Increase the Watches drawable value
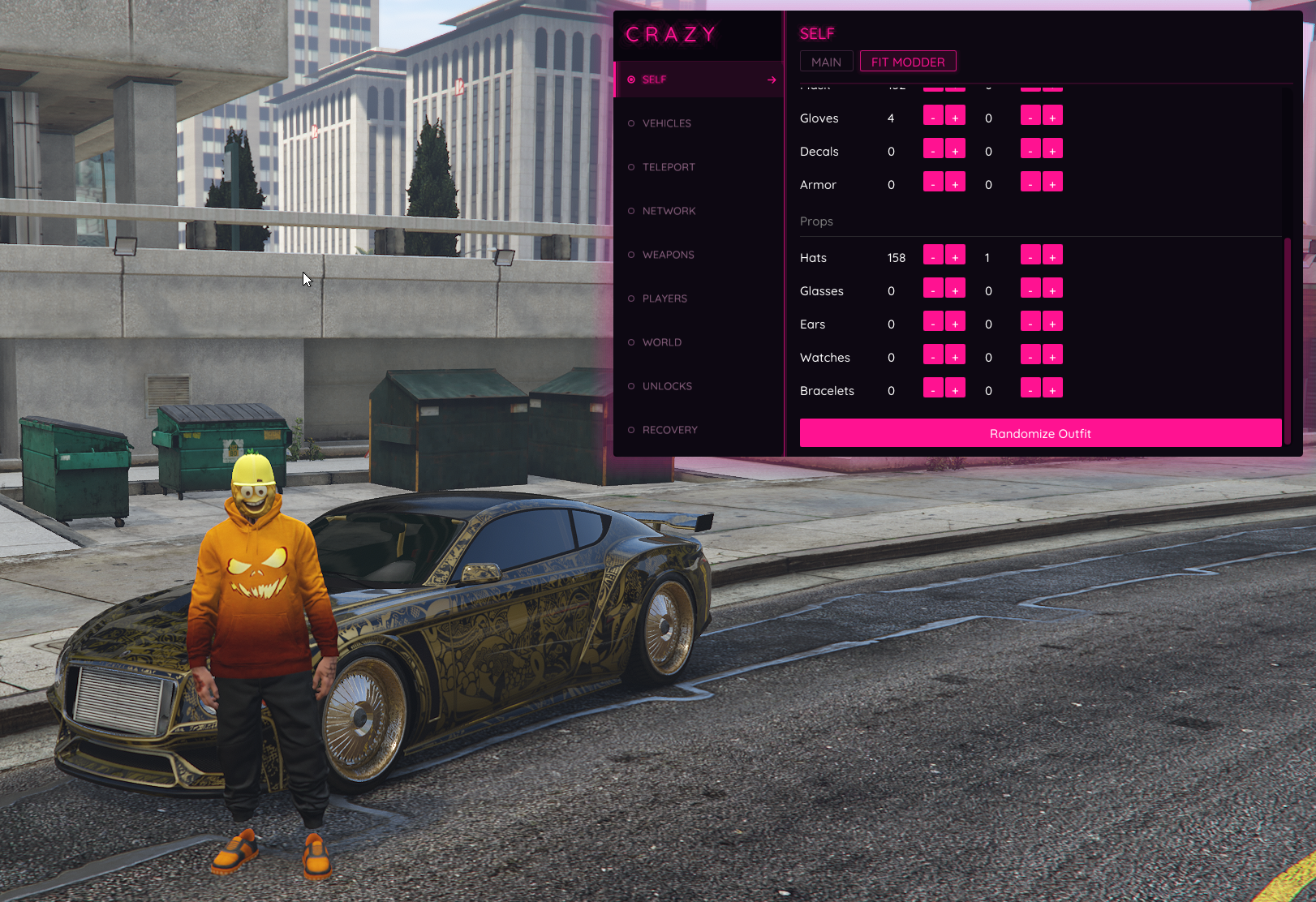Viewport: 1316px width, 902px height. pos(955,356)
